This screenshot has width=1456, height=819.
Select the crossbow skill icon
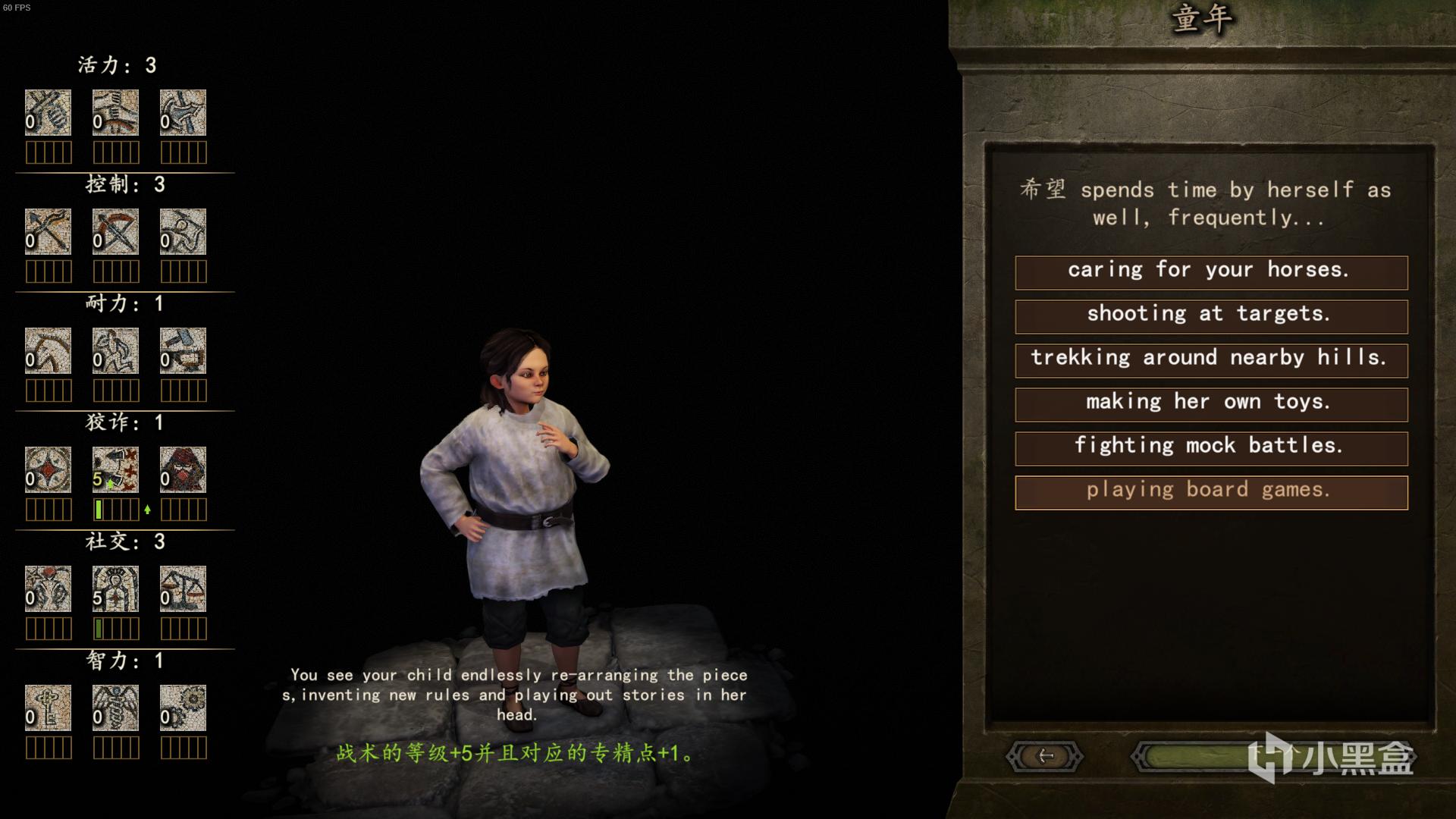pyautogui.click(x=115, y=231)
